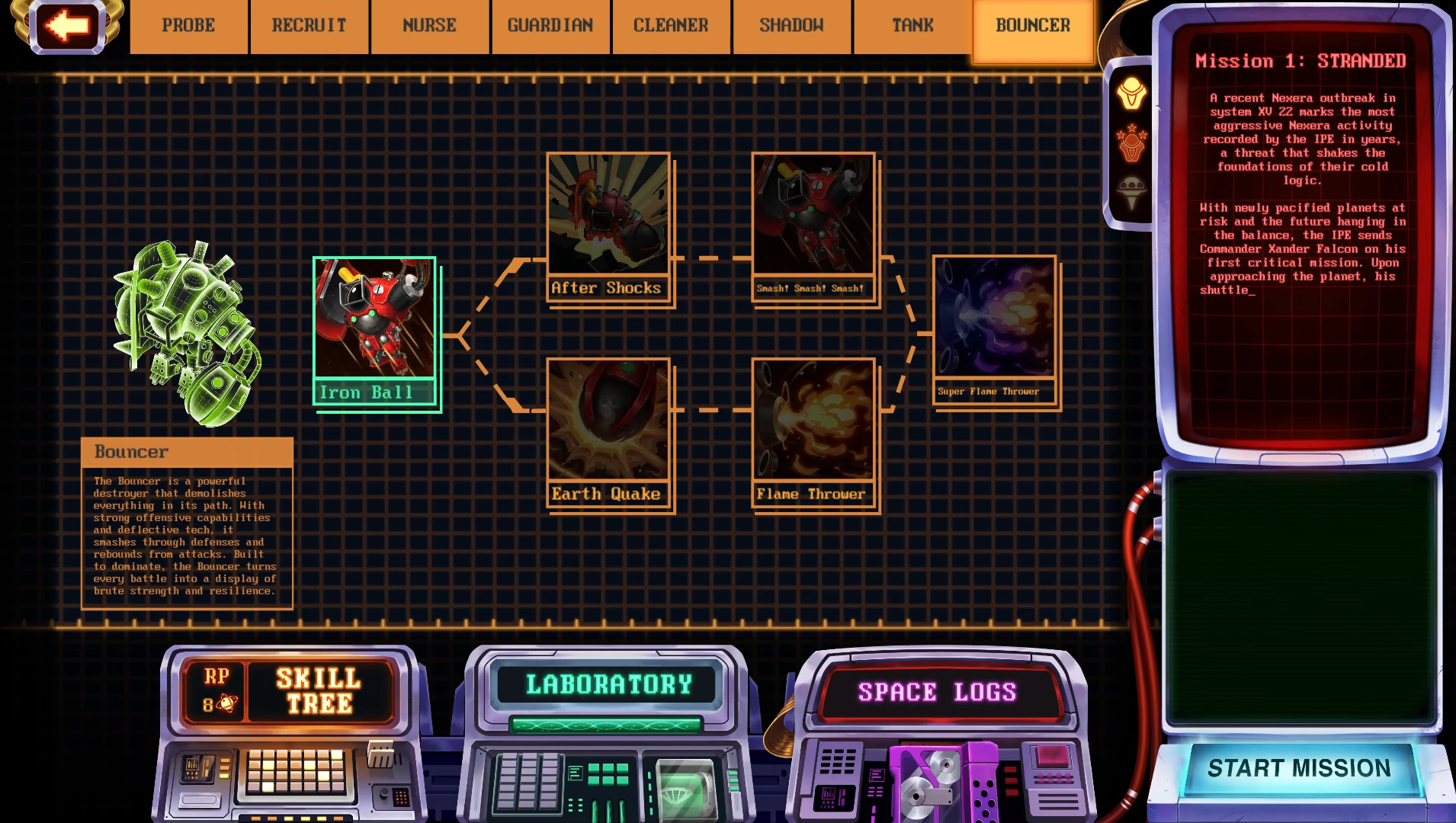The height and width of the screenshot is (823, 1456).
Task: Open the SPACE LOGS console
Action: pyautogui.click(x=936, y=692)
